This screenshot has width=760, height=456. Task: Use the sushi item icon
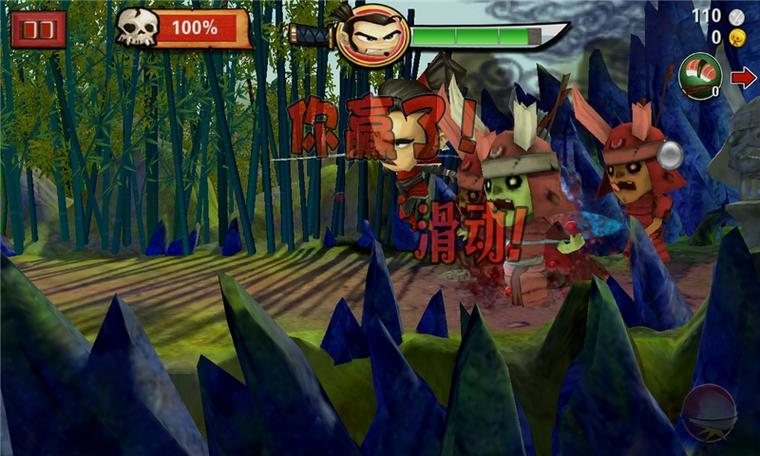click(700, 75)
